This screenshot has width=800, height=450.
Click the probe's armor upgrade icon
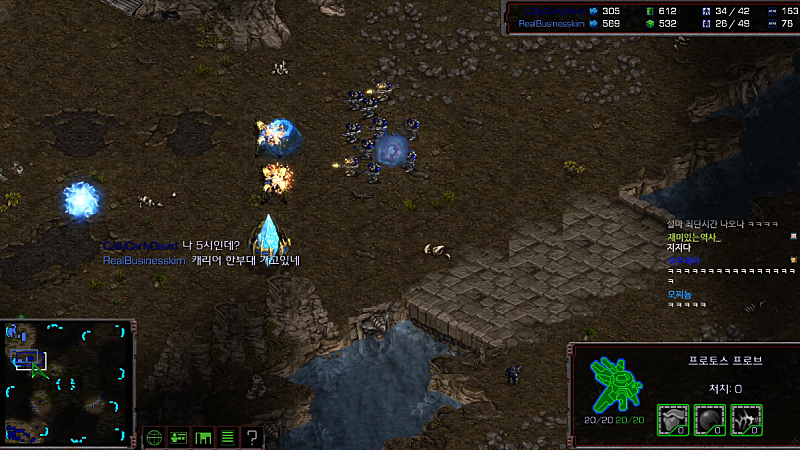tap(671, 419)
